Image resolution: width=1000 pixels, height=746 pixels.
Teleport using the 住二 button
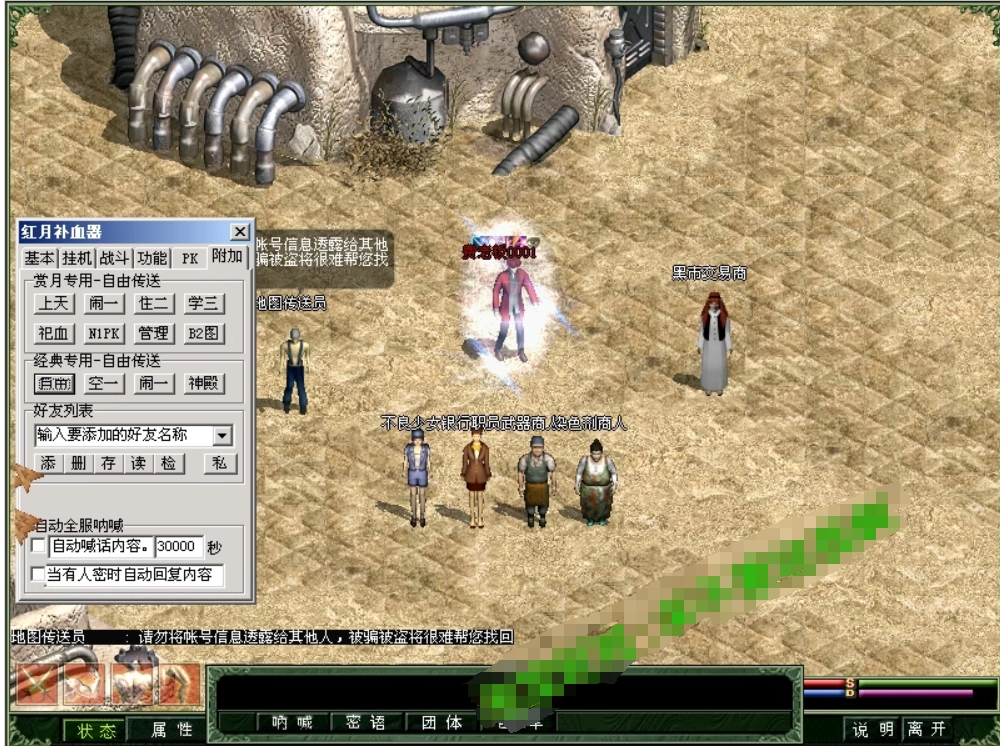point(153,304)
